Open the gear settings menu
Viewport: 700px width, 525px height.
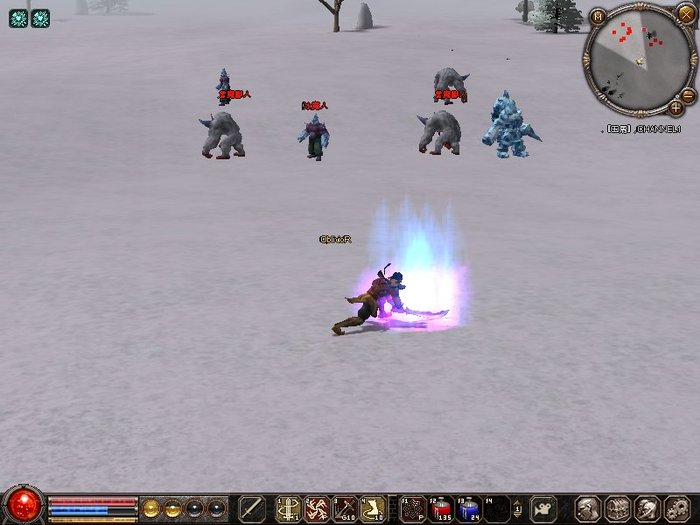coord(677,508)
